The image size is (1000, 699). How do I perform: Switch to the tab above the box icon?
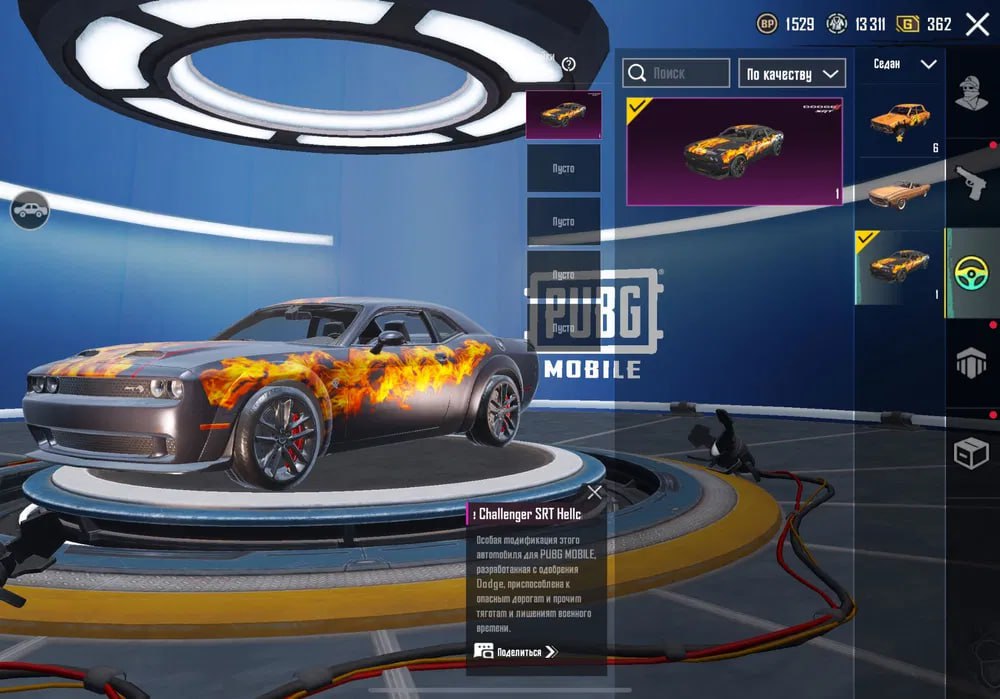(971, 364)
